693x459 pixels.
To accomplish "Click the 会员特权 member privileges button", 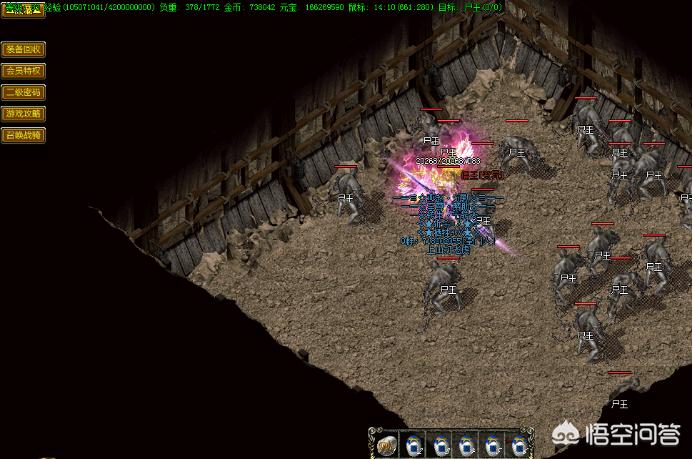I will 23,71.
